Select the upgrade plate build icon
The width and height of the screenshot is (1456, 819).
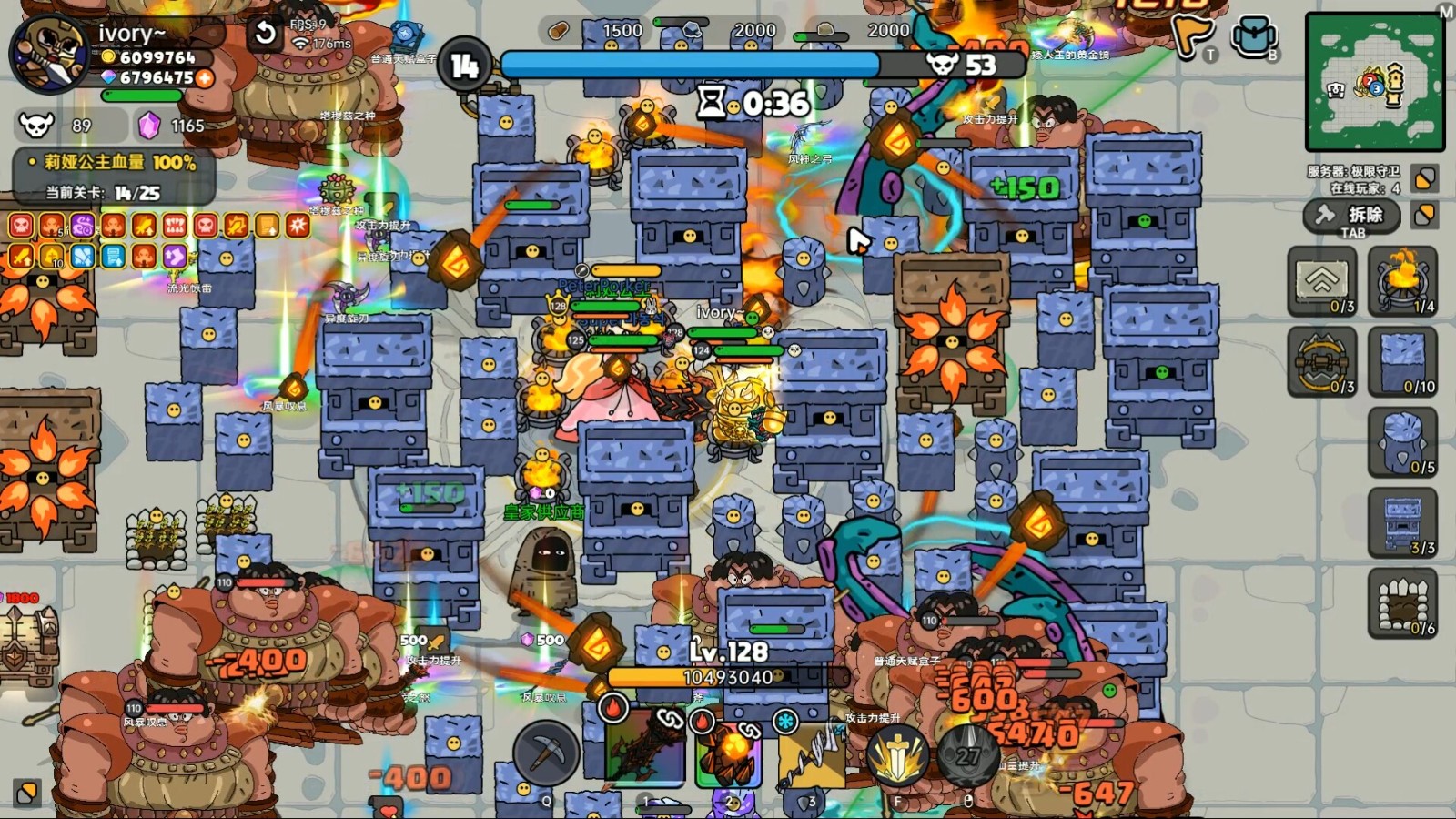tap(1321, 282)
